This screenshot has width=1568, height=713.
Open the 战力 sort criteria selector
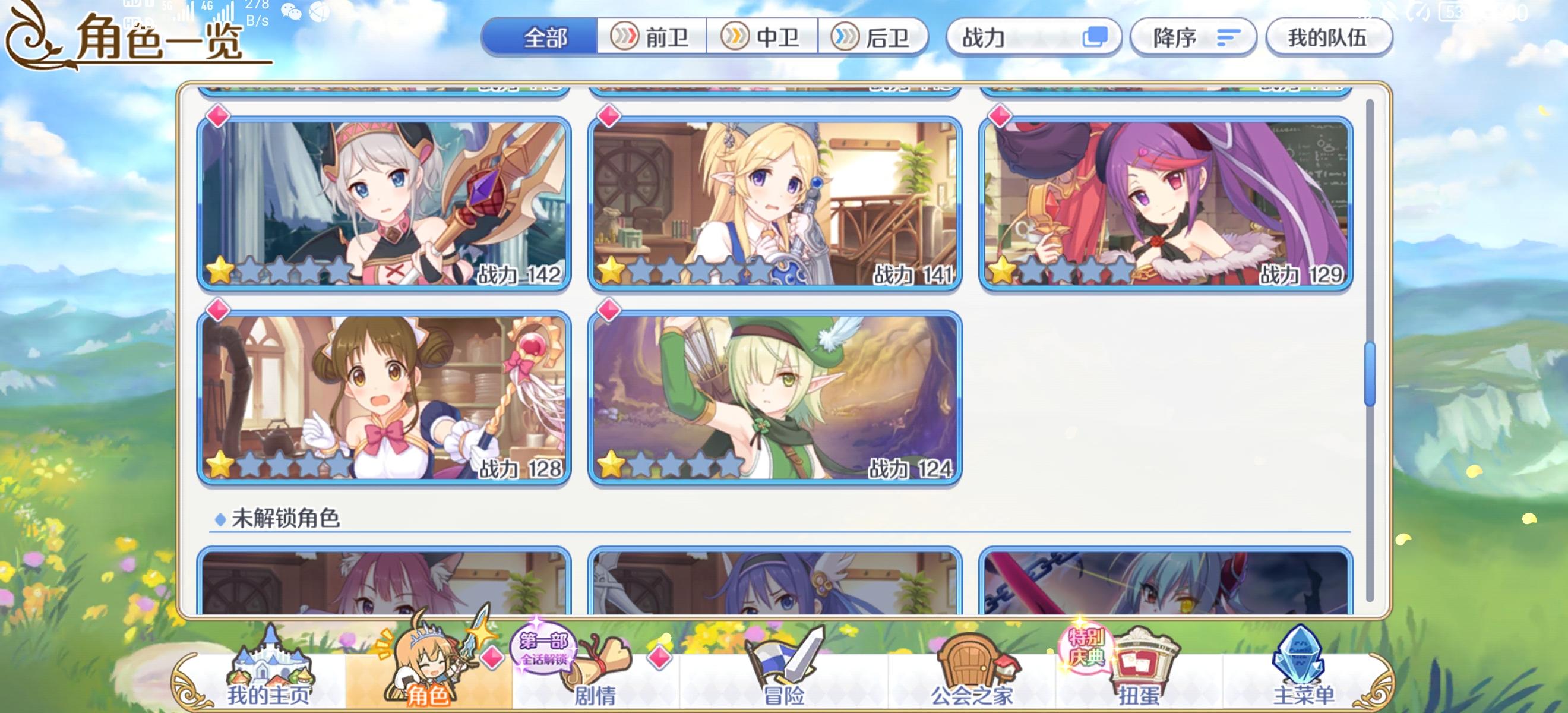click(1035, 38)
